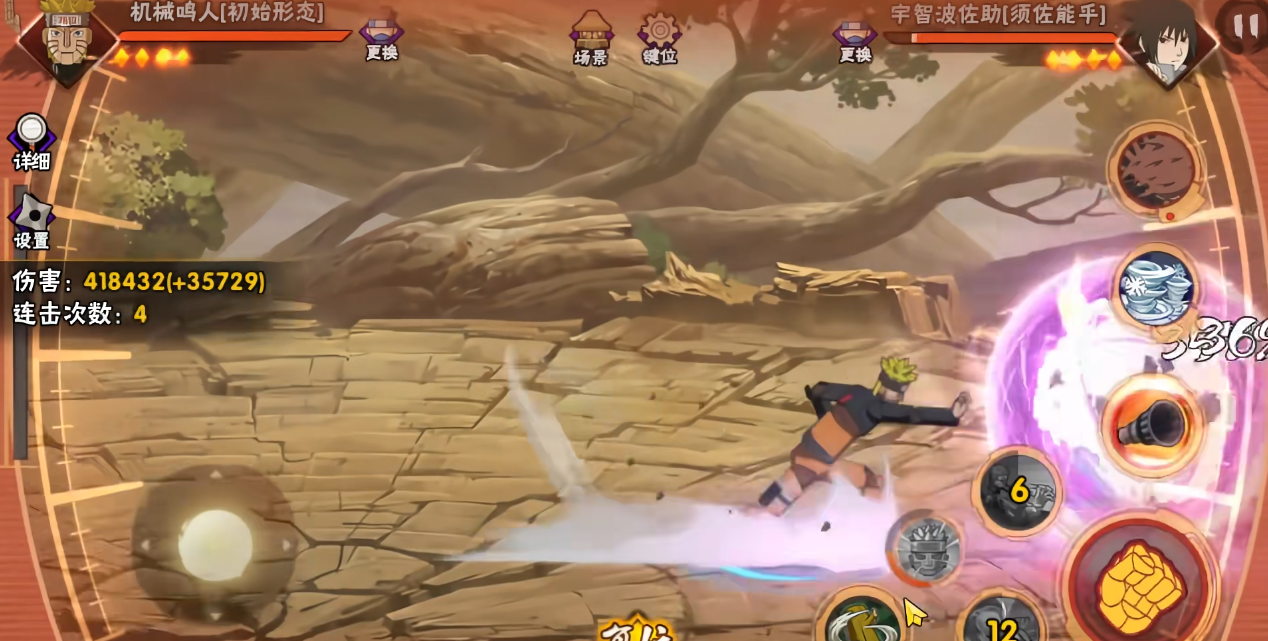Swap Mecha Naruto using the left 更换 button
Viewport: 1268px width, 641px height.
pos(381,36)
